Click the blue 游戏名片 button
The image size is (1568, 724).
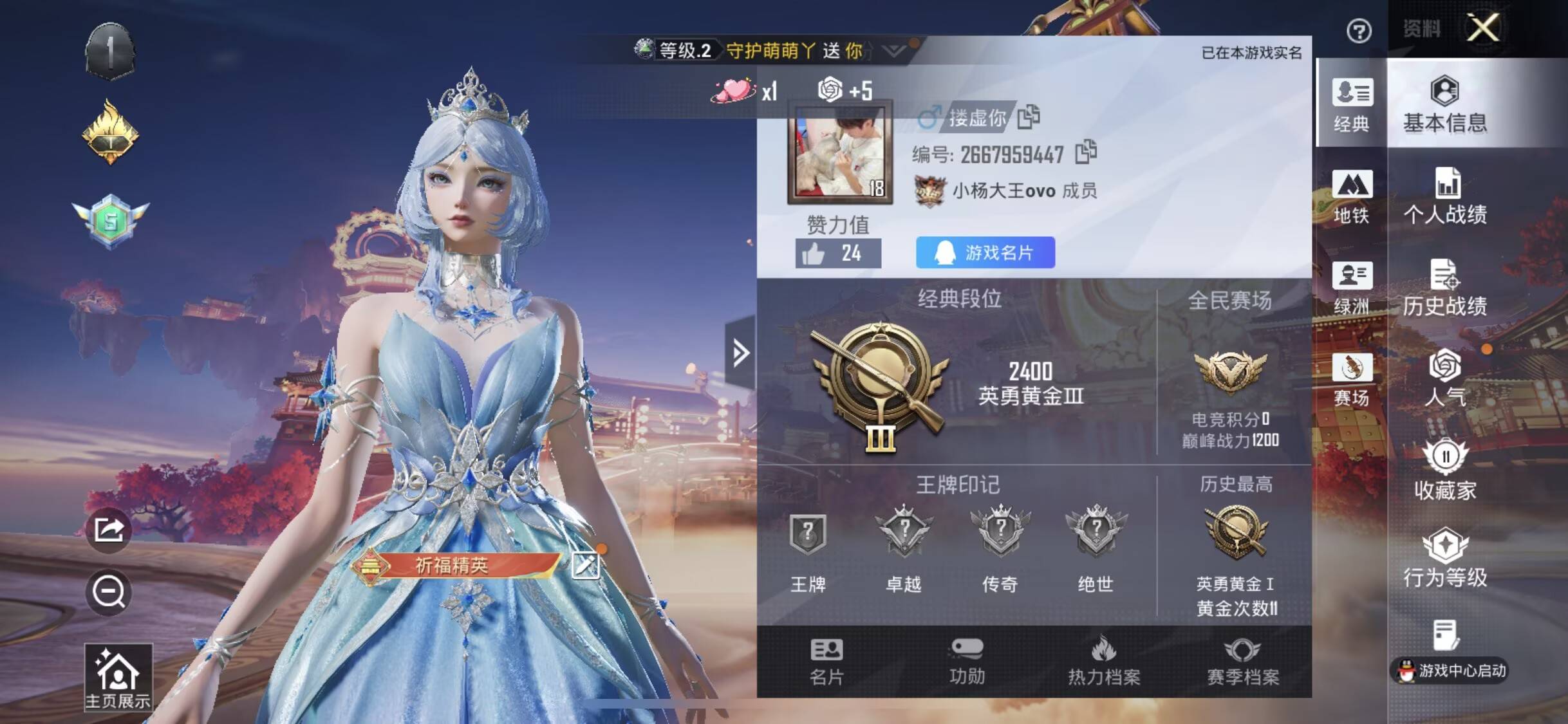click(985, 252)
